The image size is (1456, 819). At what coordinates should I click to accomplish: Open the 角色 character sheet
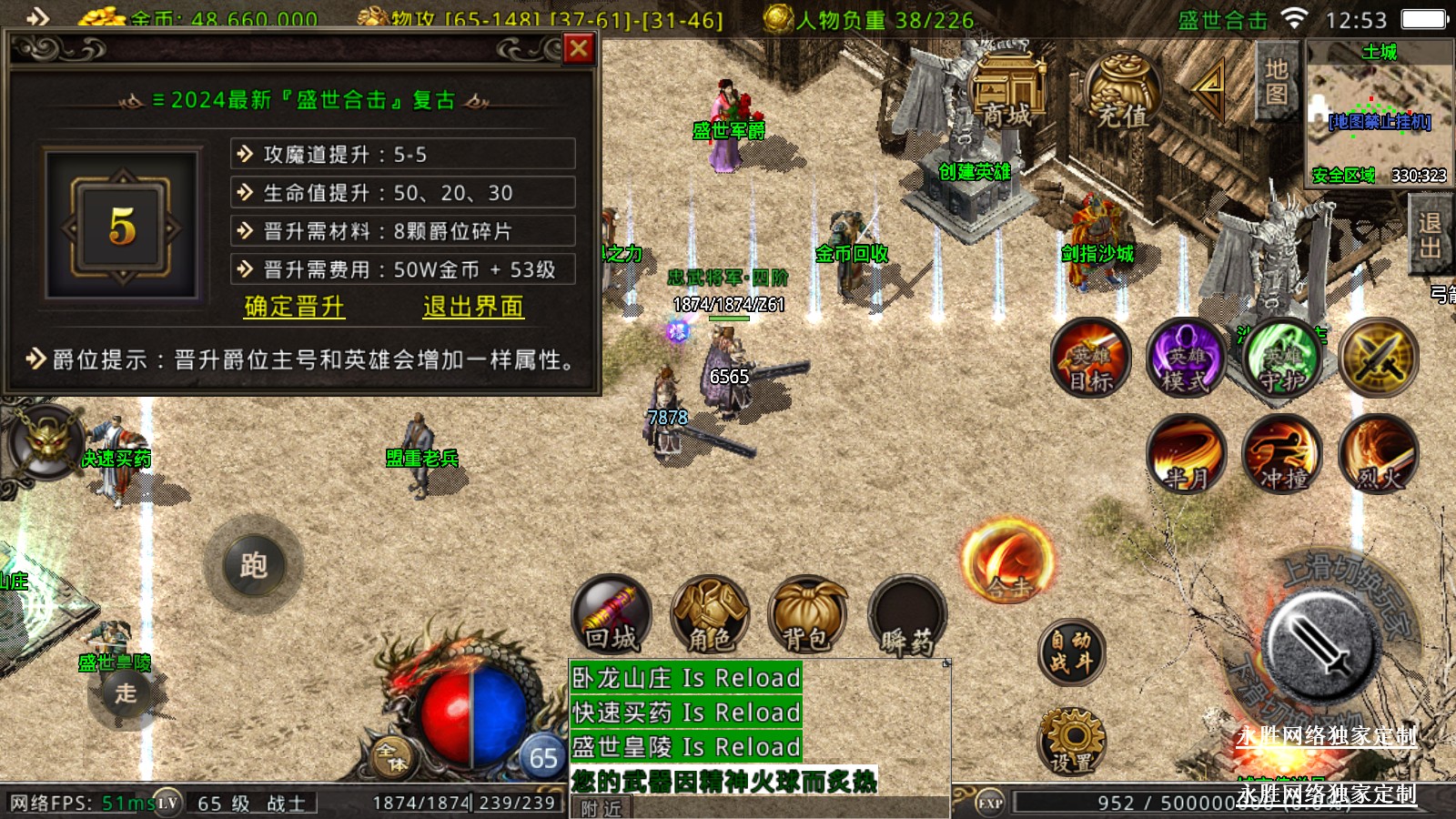[x=710, y=615]
